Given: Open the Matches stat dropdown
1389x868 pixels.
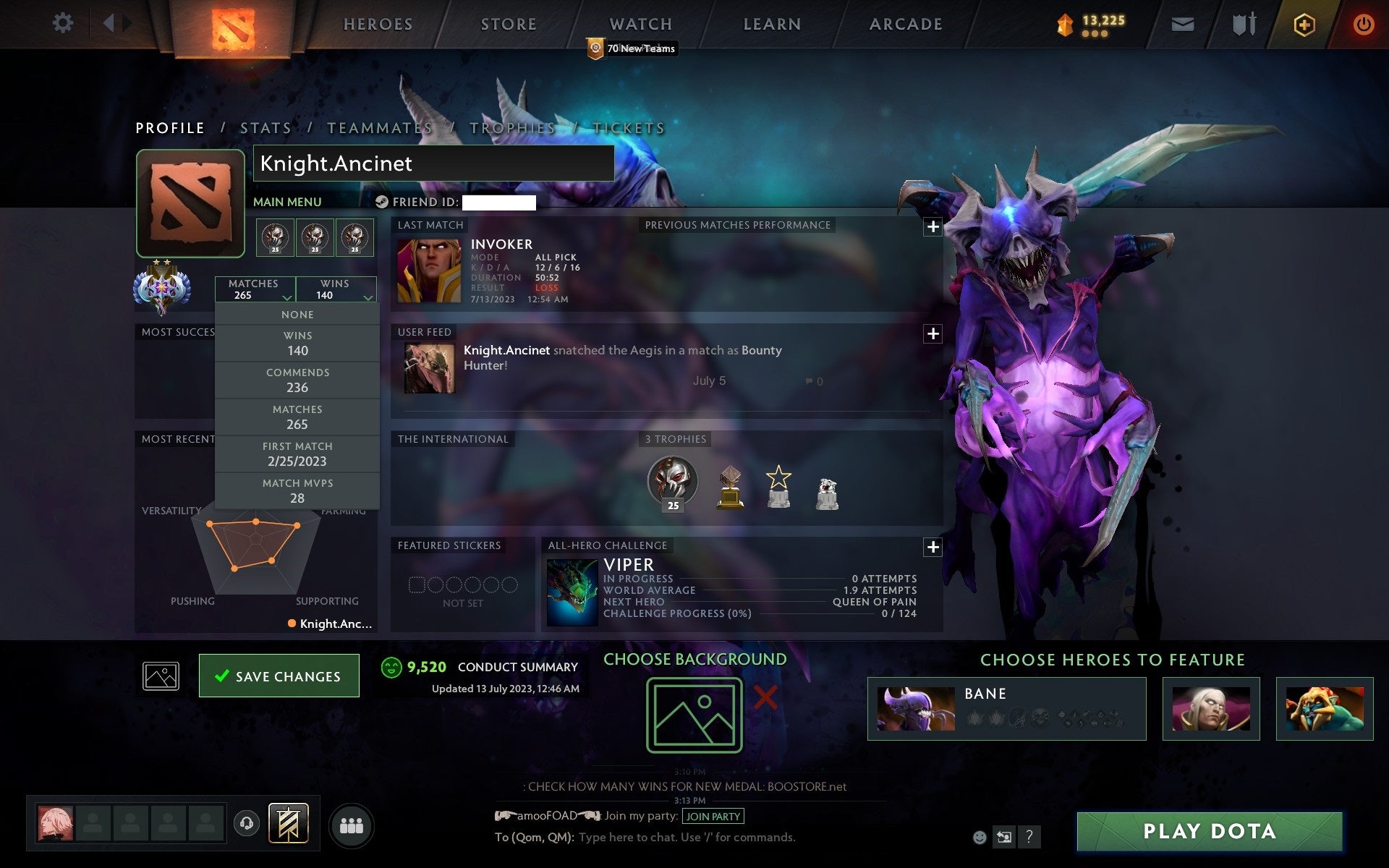Looking at the screenshot, I should tap(255, 289).
